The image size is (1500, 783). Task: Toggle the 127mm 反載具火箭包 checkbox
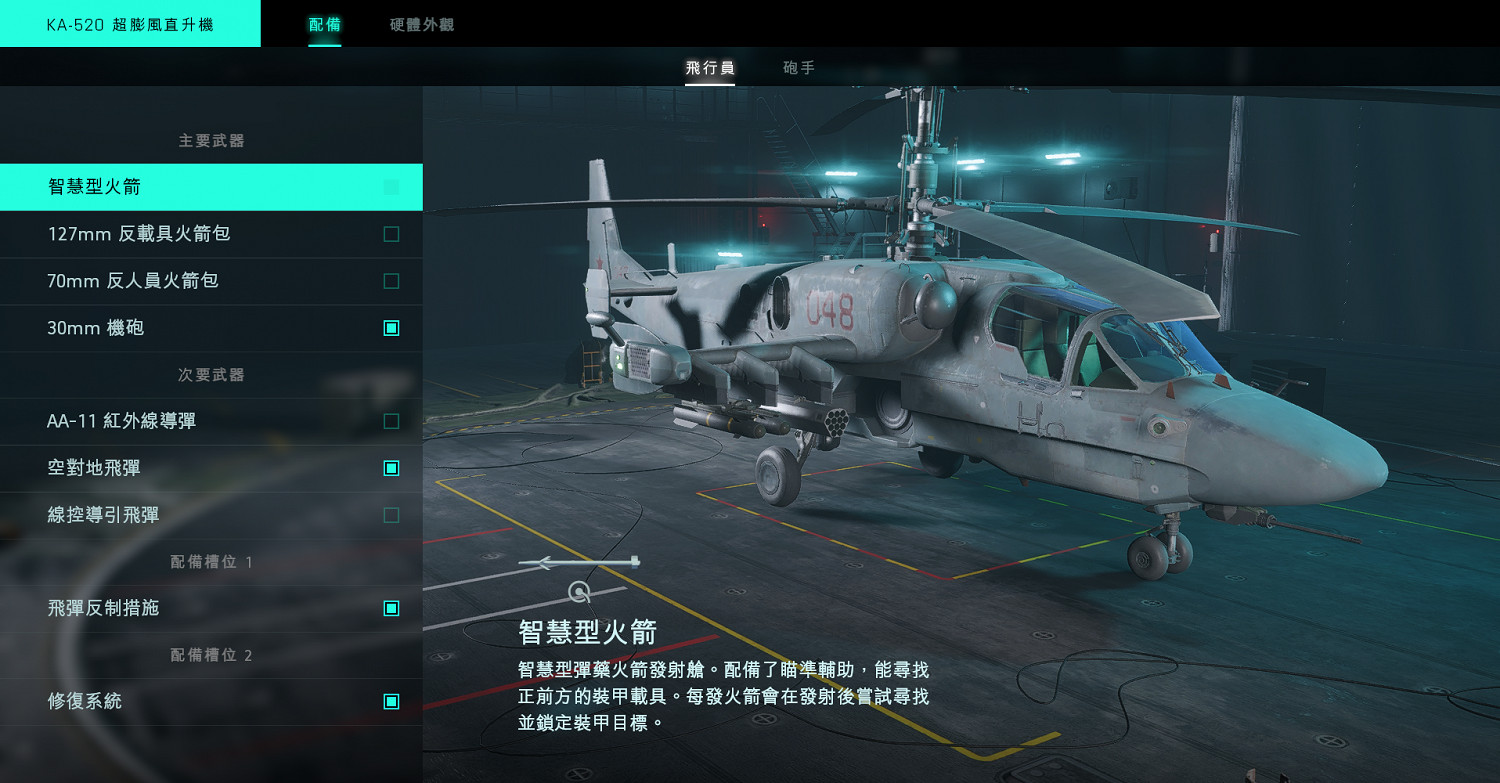tap(390, 234)
